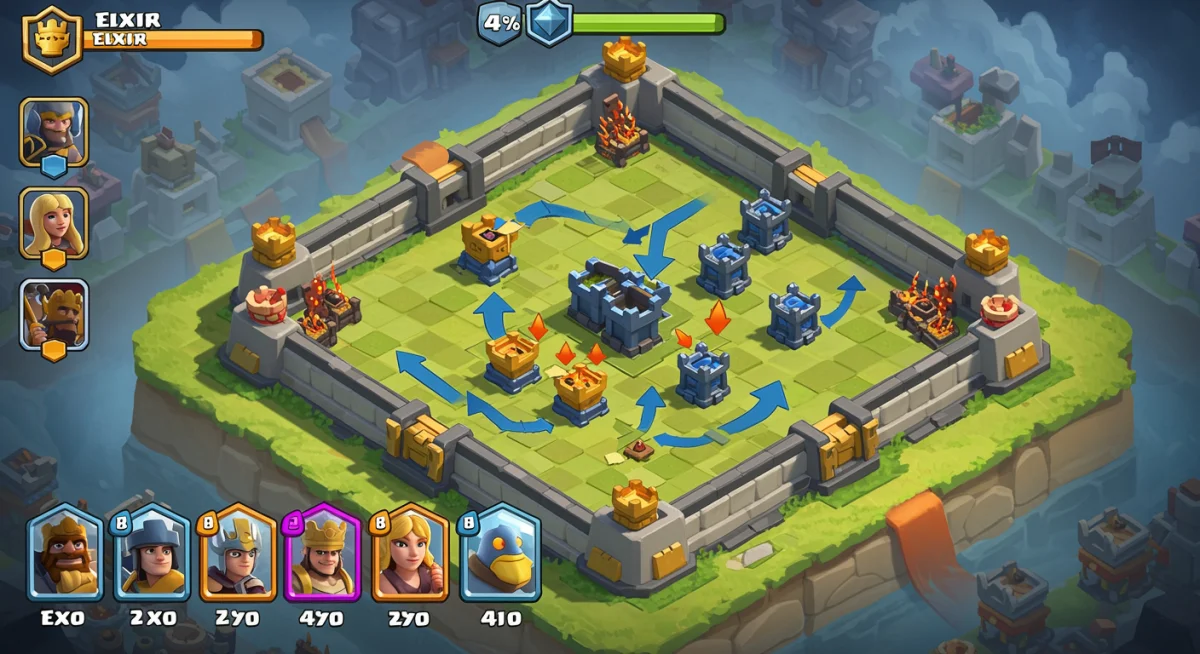This screenshot has height=654, width=1200.
Task: Click the blue gem icon at the top
Action: point(549,23)
